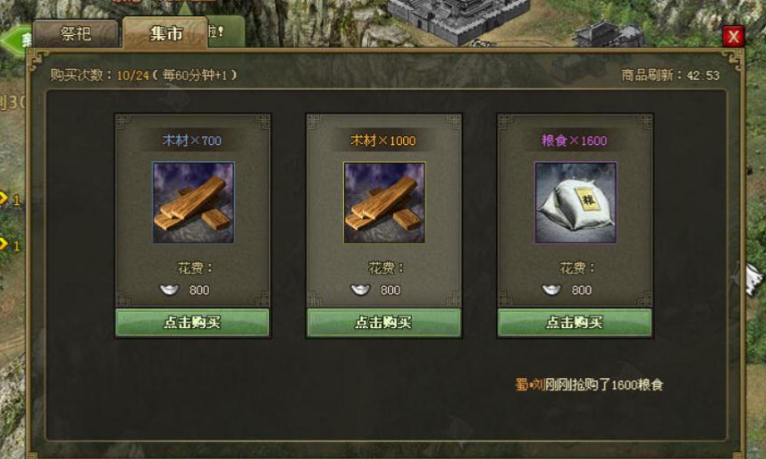Click the 木材×1000 wood planks picture
Image resolution: width=766 pixels, height=459 pixels.
pyautogui.click(x=384, y=203)
